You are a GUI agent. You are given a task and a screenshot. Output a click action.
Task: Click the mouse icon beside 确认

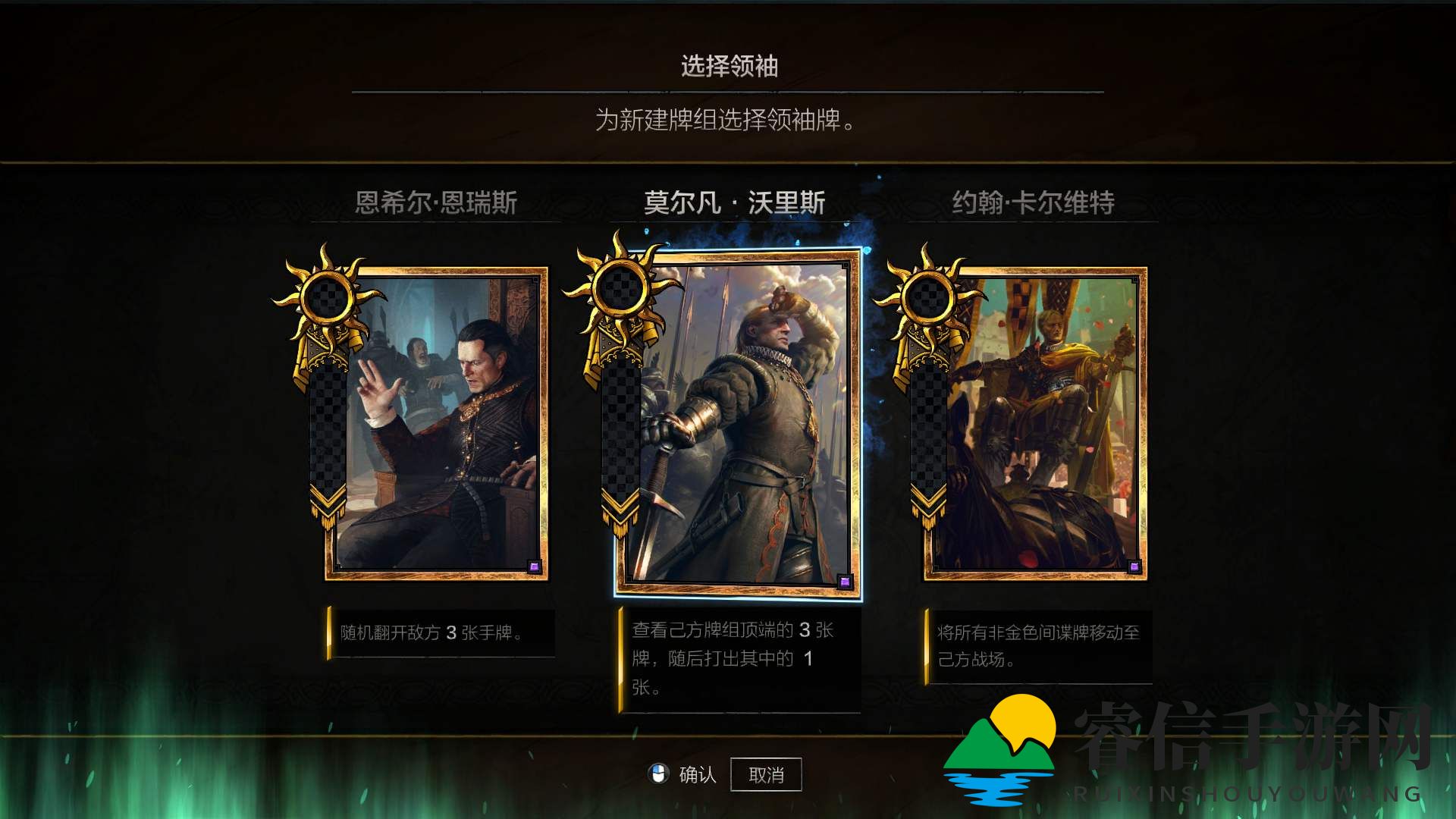click(x=659, y=773)
